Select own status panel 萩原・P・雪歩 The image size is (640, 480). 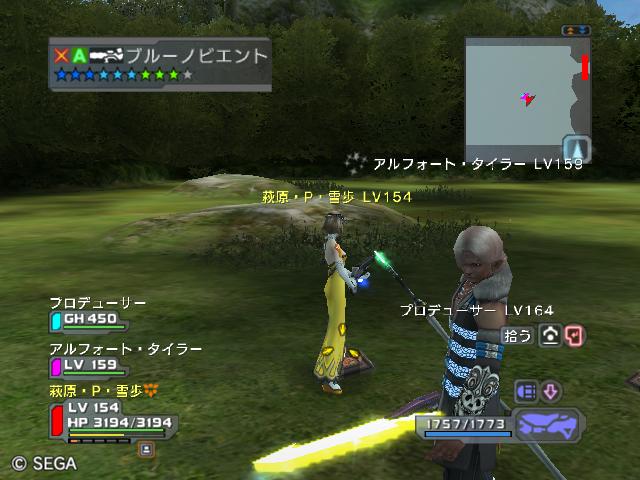coord(110,413)
